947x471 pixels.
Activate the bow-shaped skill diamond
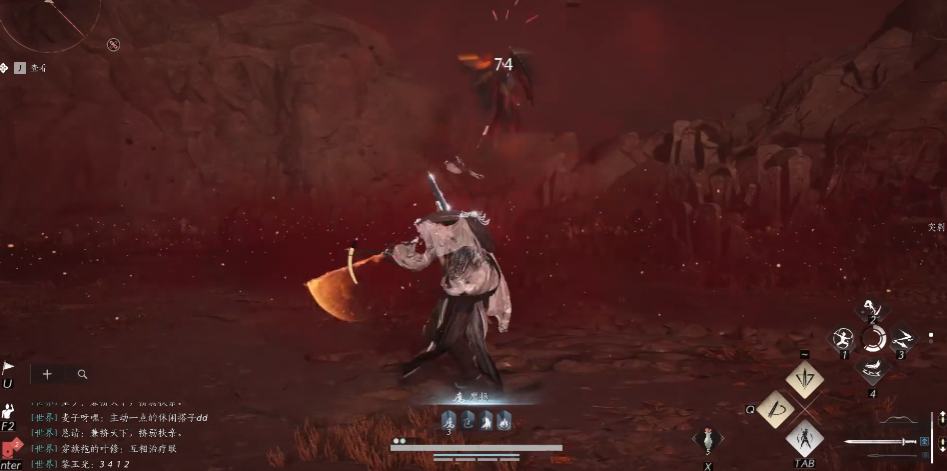[775, 410]
